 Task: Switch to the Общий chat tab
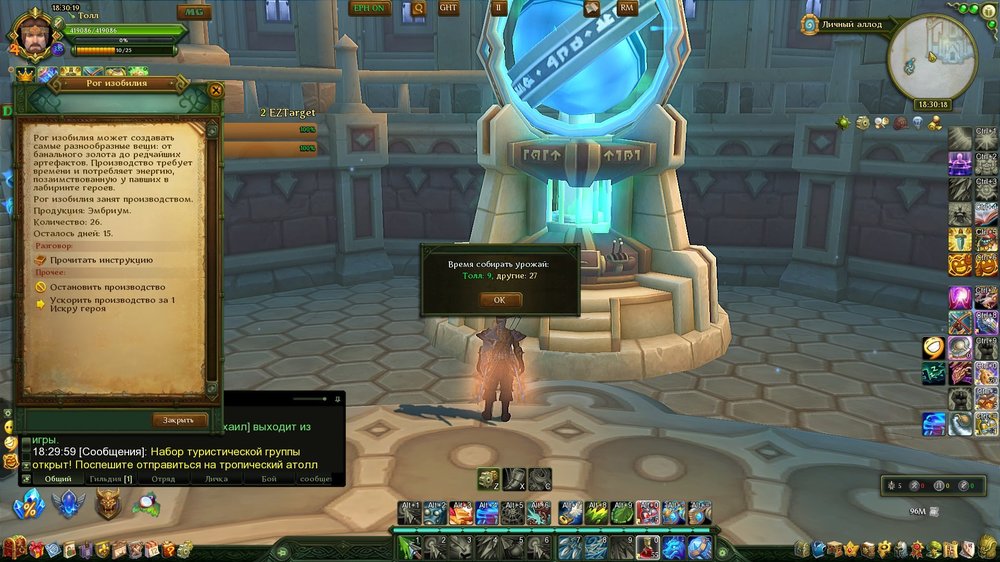point(58,479)
